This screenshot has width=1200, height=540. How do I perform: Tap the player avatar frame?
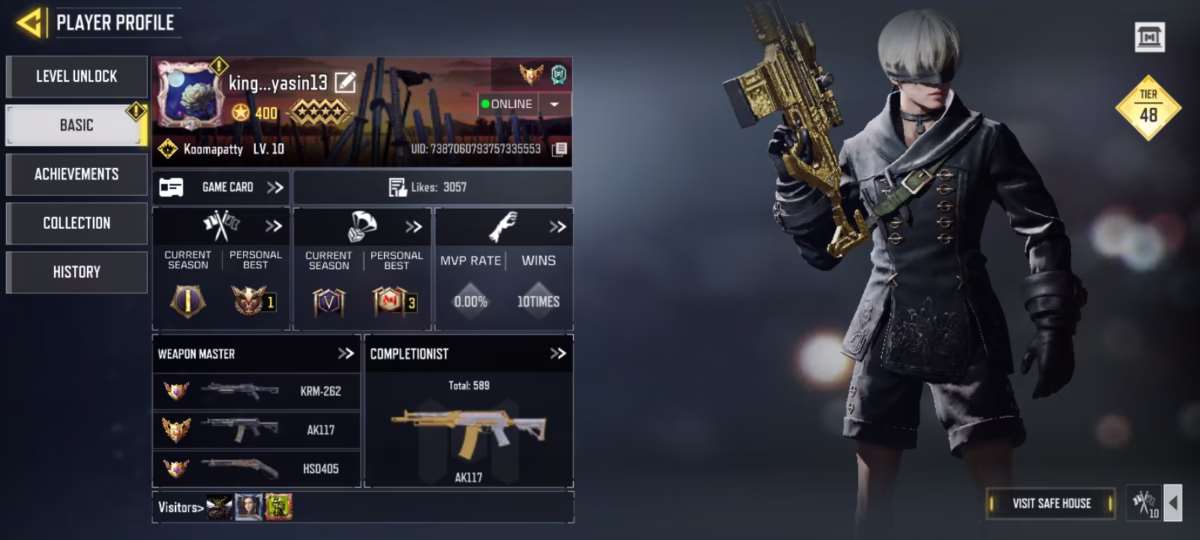pos(190,97)
